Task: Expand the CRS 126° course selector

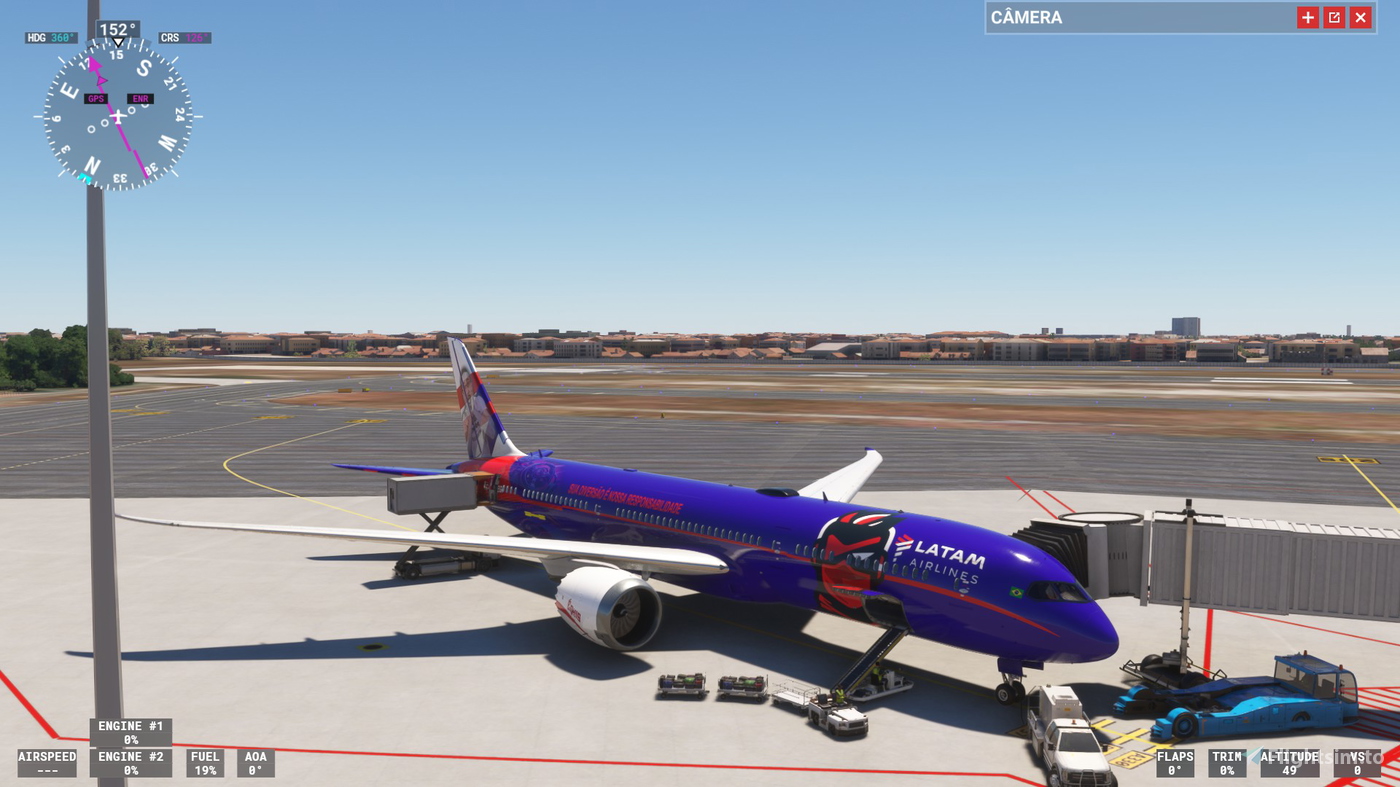Action: [x=184, y=36]
